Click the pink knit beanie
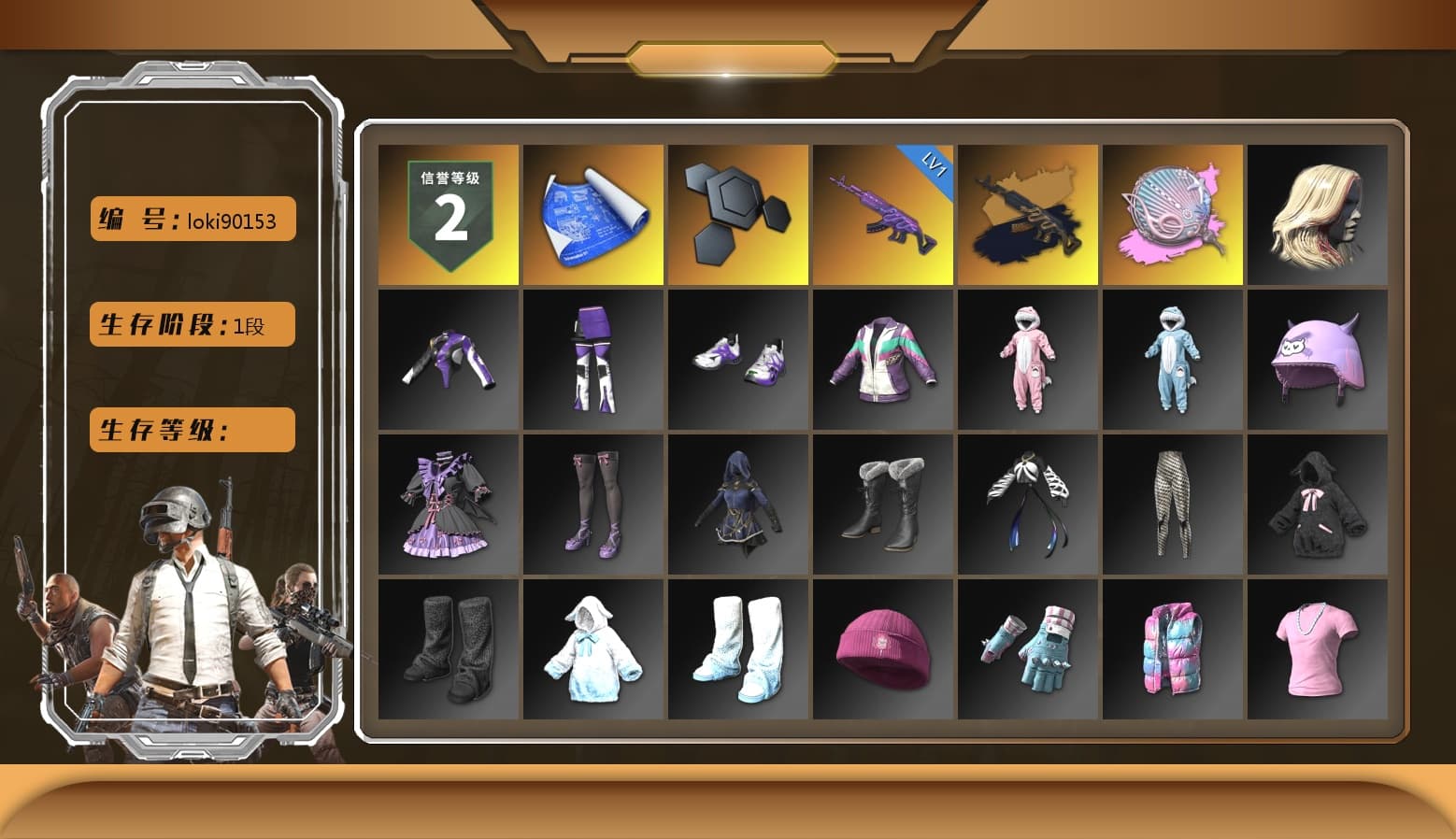 tap(882, 649)
